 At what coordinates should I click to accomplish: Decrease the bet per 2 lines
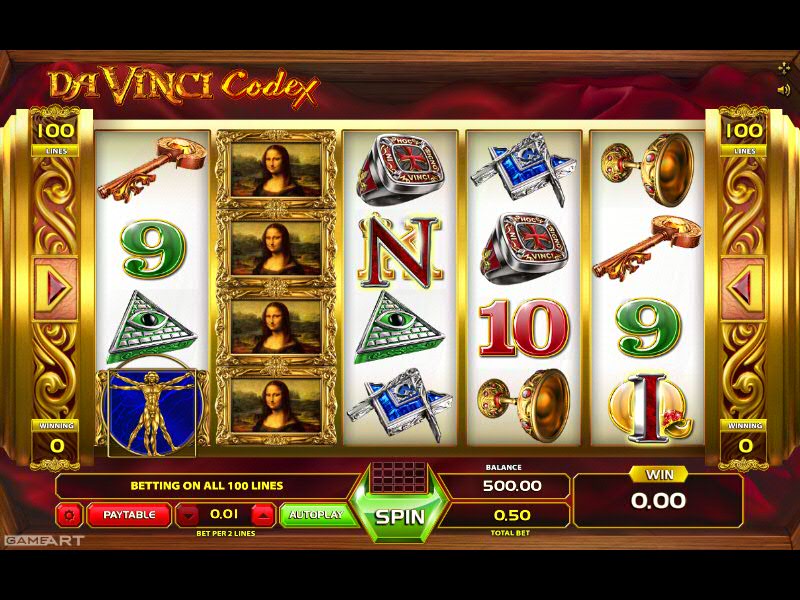[x=188, y=516]
